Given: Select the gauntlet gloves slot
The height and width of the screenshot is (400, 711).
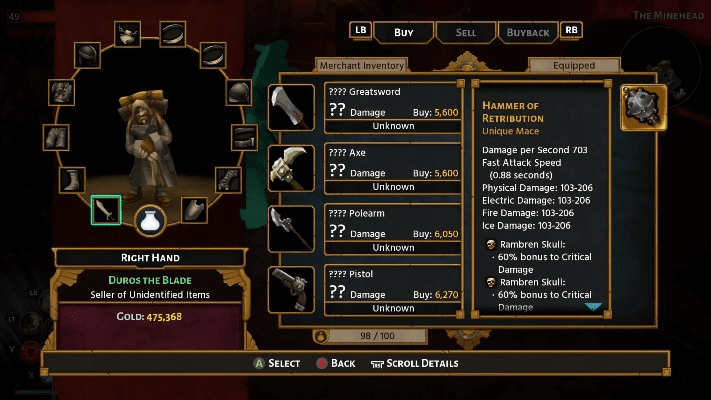Looking at the screenshot, I should click(230, 181).
